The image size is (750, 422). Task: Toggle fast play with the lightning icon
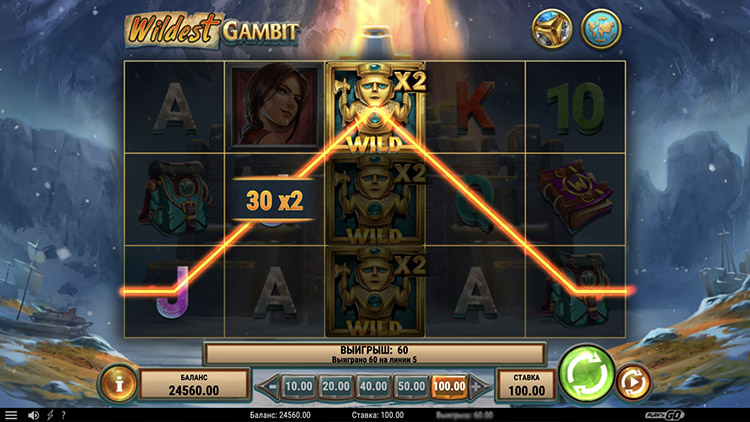(50, 415)
